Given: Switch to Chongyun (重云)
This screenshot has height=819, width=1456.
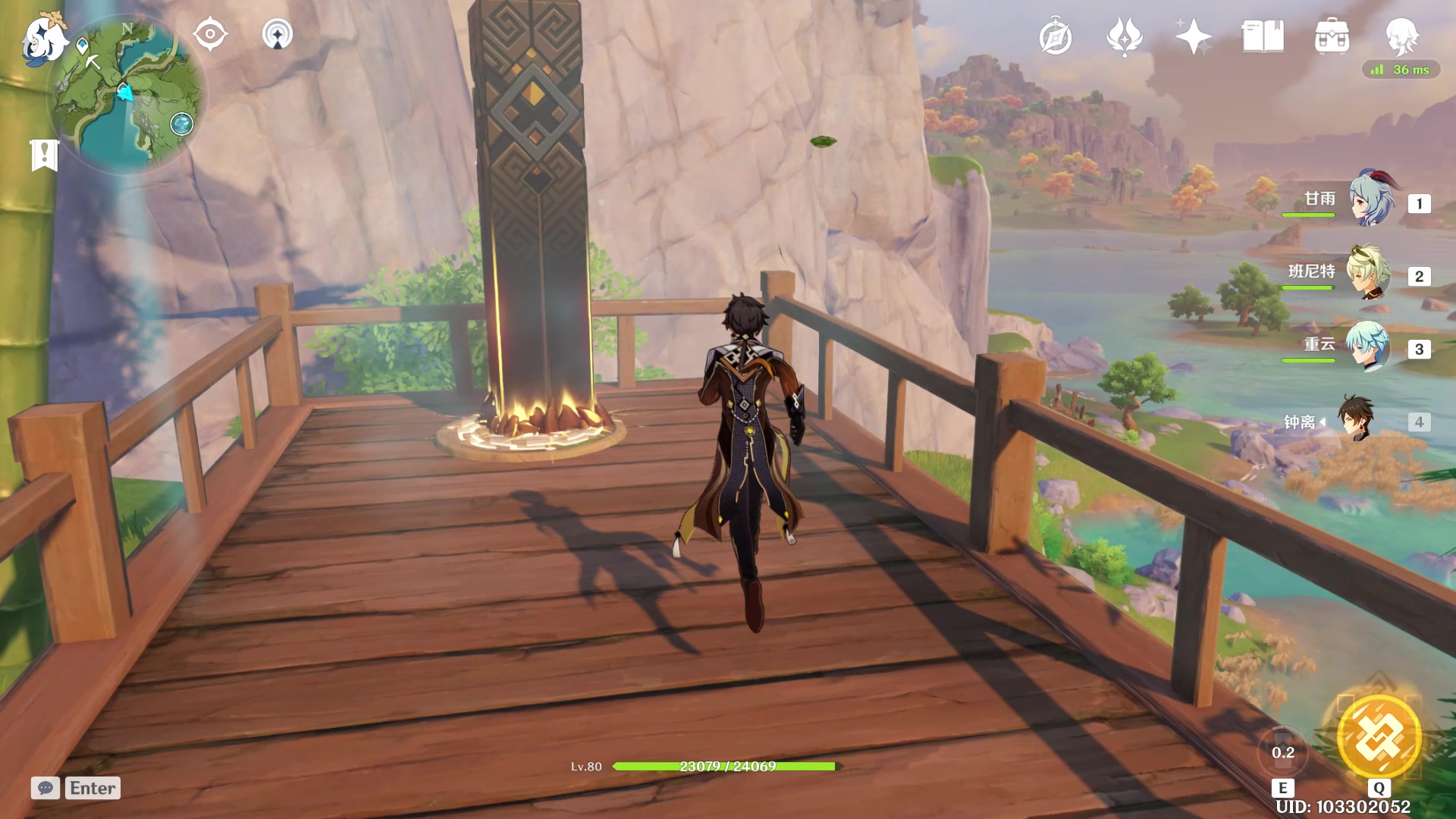Looking at the screenshot, I should [1369, 347].
